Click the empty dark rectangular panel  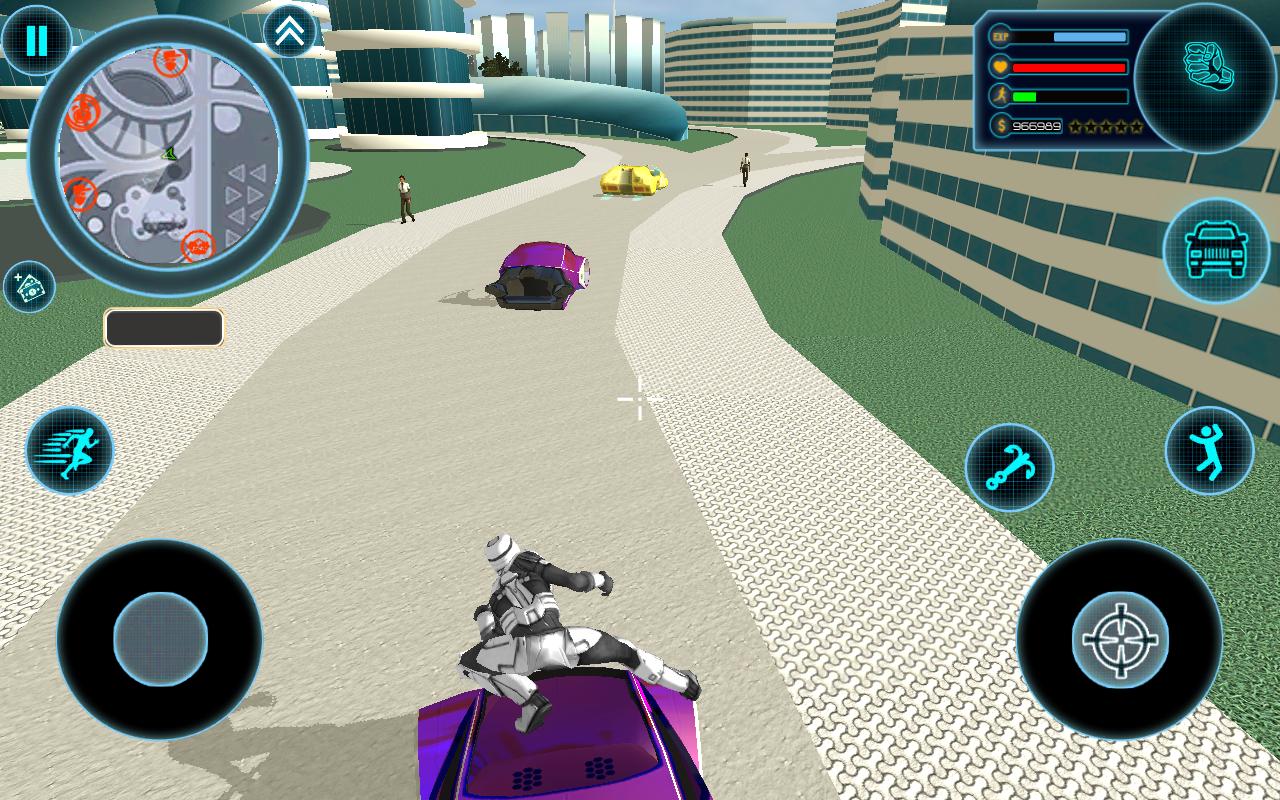(x=164, y=328)
